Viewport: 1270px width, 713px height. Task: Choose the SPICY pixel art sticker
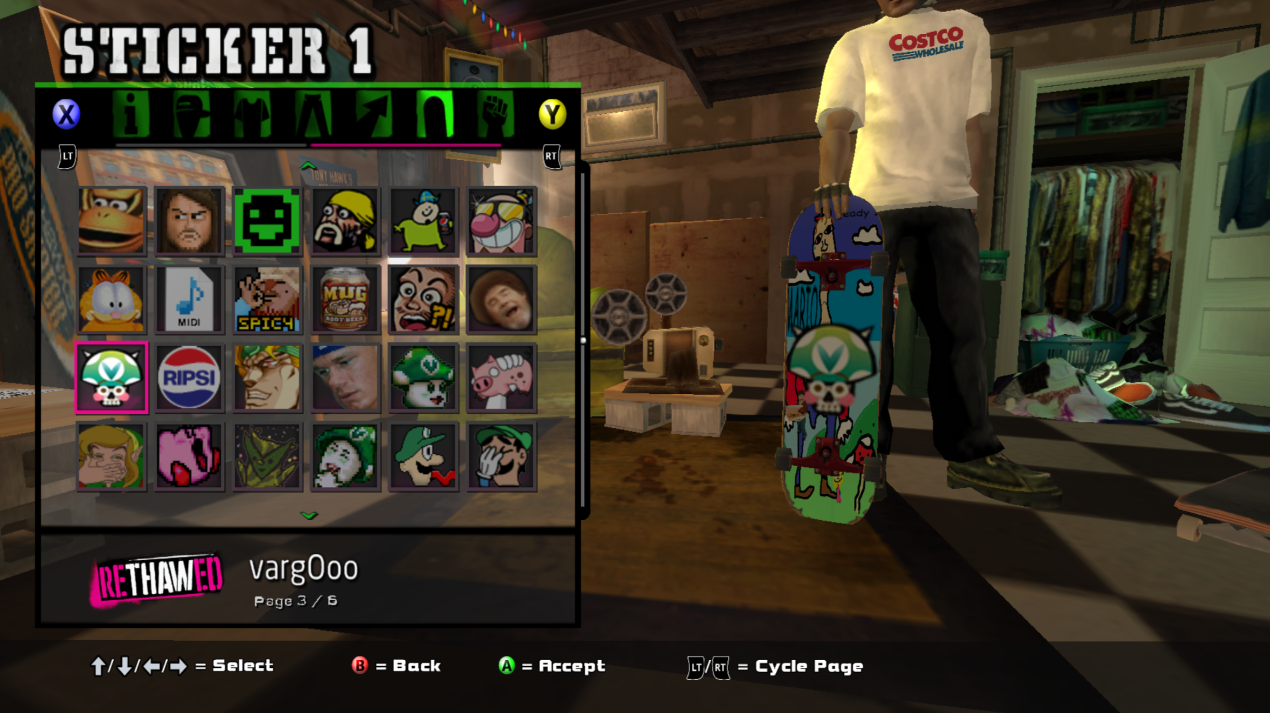pos(267,299)
